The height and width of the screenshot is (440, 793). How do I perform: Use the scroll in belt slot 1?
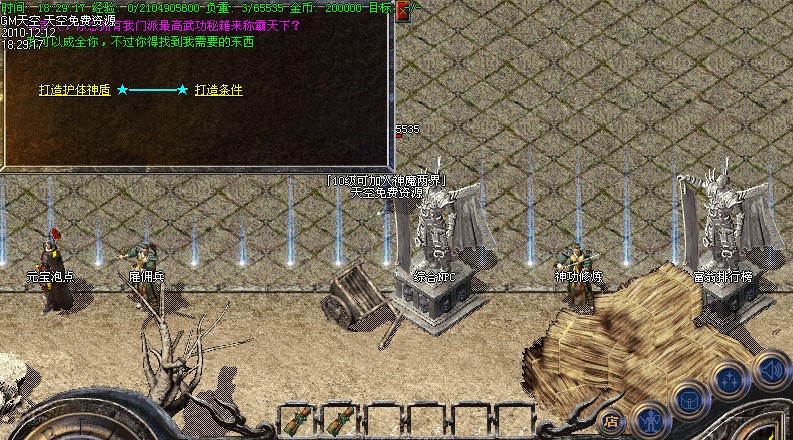pyautogui.click(x=295, y=420)
